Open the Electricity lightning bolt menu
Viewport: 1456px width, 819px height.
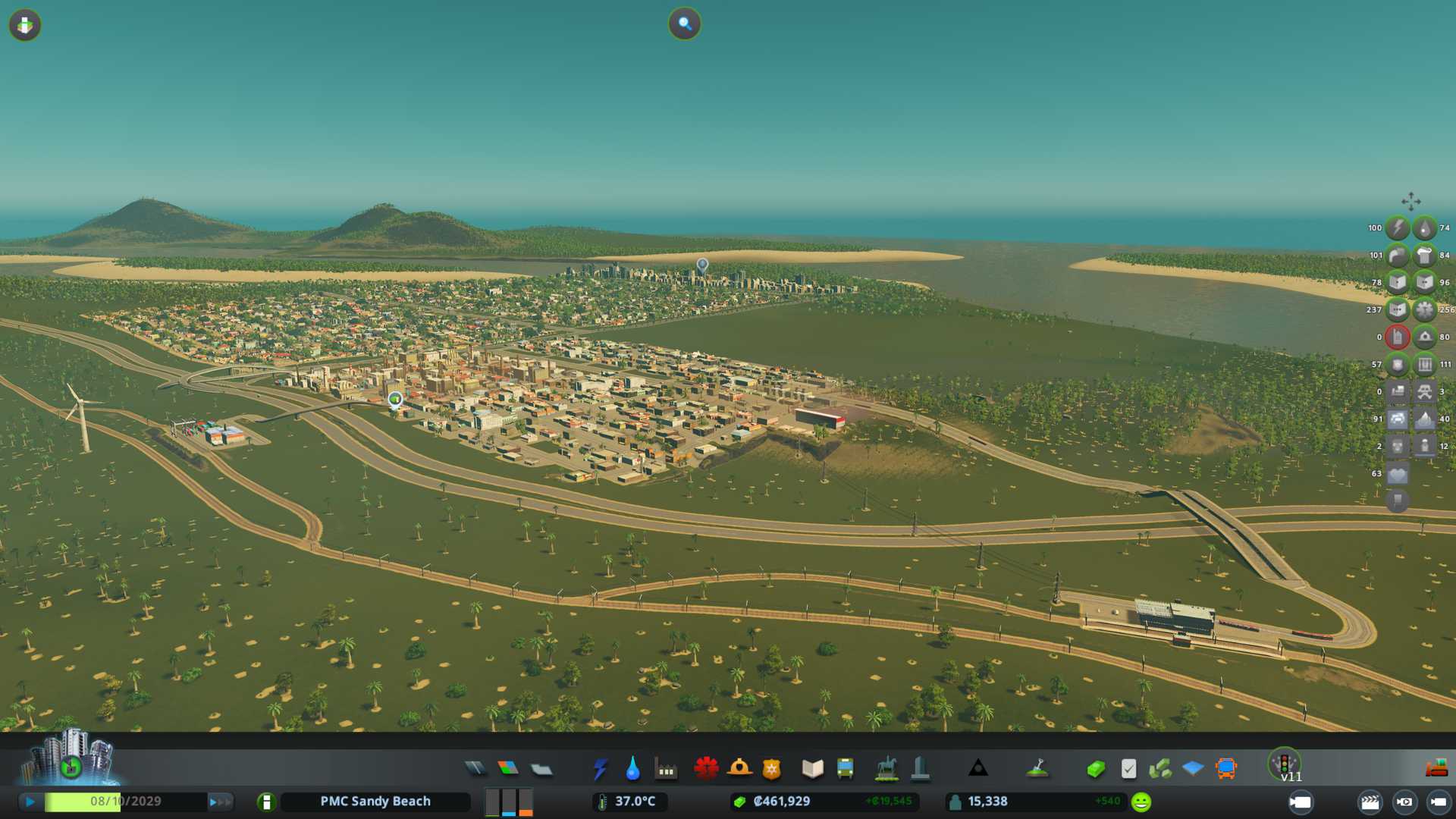click(x=600, y=769)
